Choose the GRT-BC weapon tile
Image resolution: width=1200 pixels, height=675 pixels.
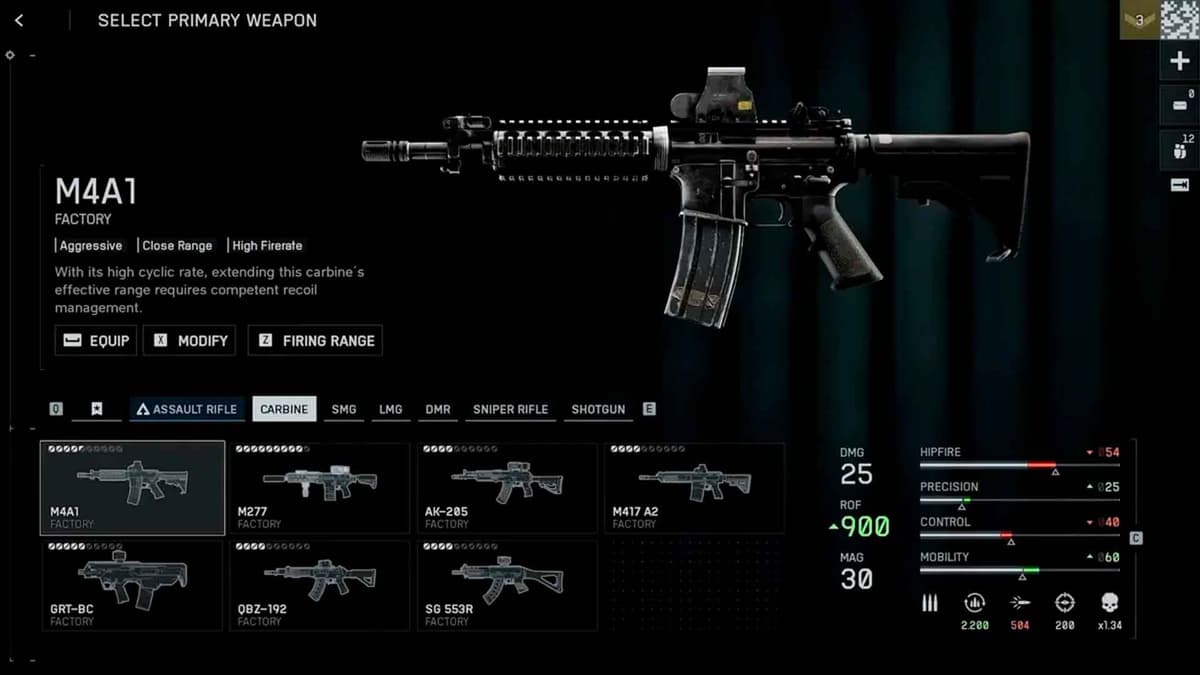(x=132, y=585)
